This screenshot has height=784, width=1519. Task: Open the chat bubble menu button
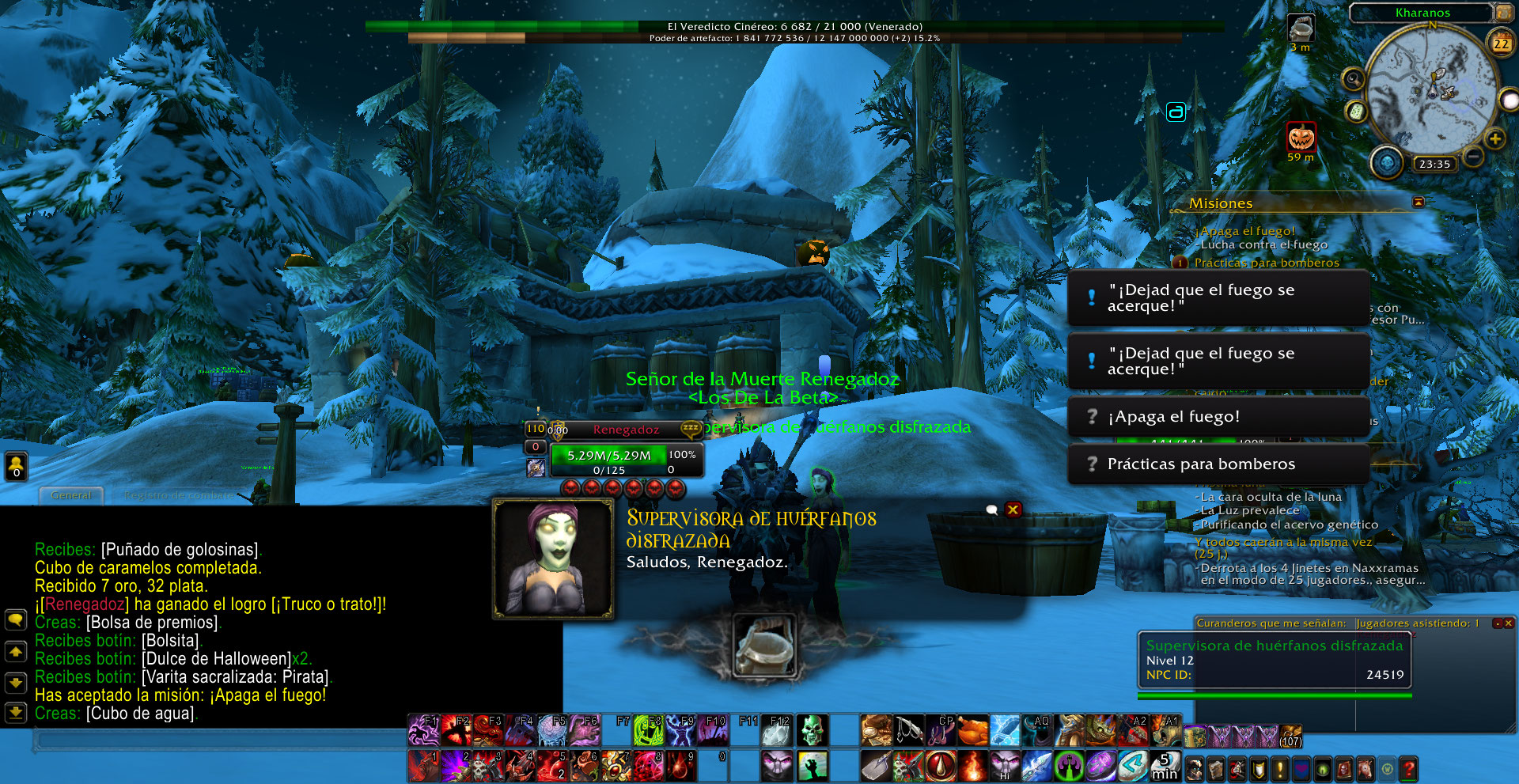pyautogui.click(x=16, y=619)
